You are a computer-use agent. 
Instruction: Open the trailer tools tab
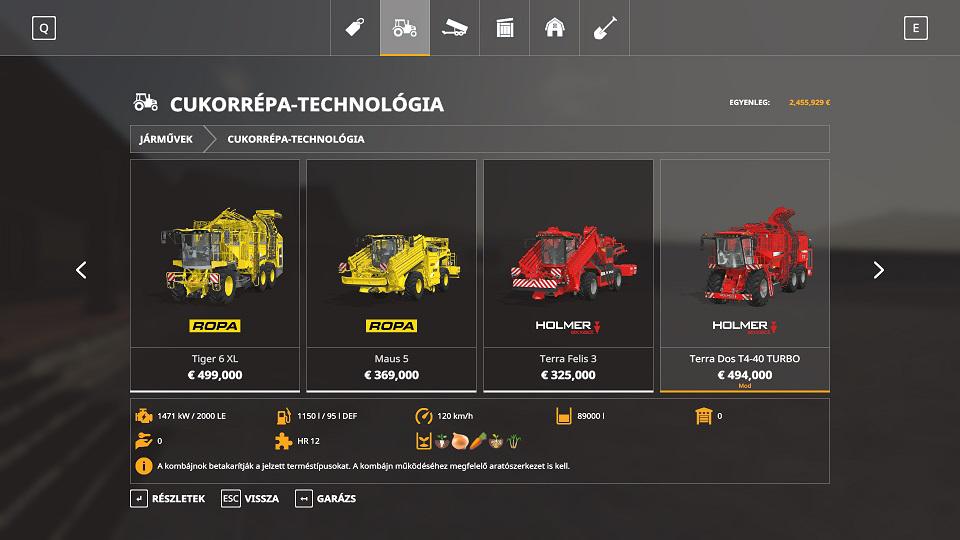(x=455, y=28)
